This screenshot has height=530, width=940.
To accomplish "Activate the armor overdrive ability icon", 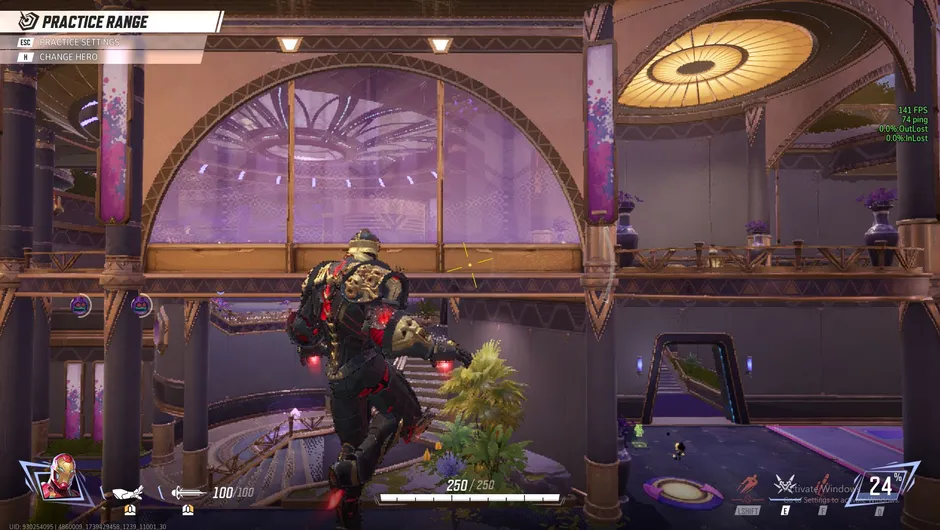I will tap(787, 487).
